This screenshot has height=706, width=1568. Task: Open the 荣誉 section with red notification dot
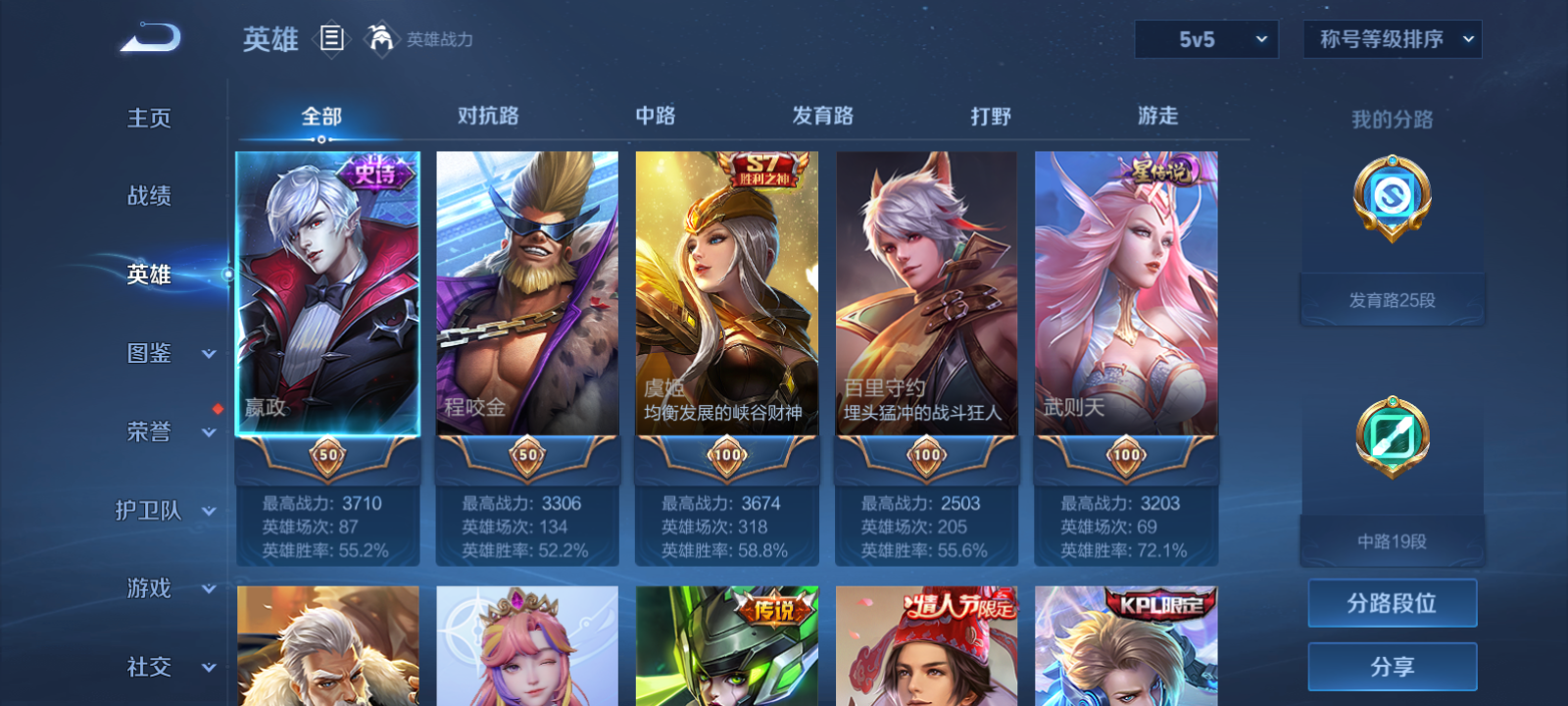click(148, 431)
